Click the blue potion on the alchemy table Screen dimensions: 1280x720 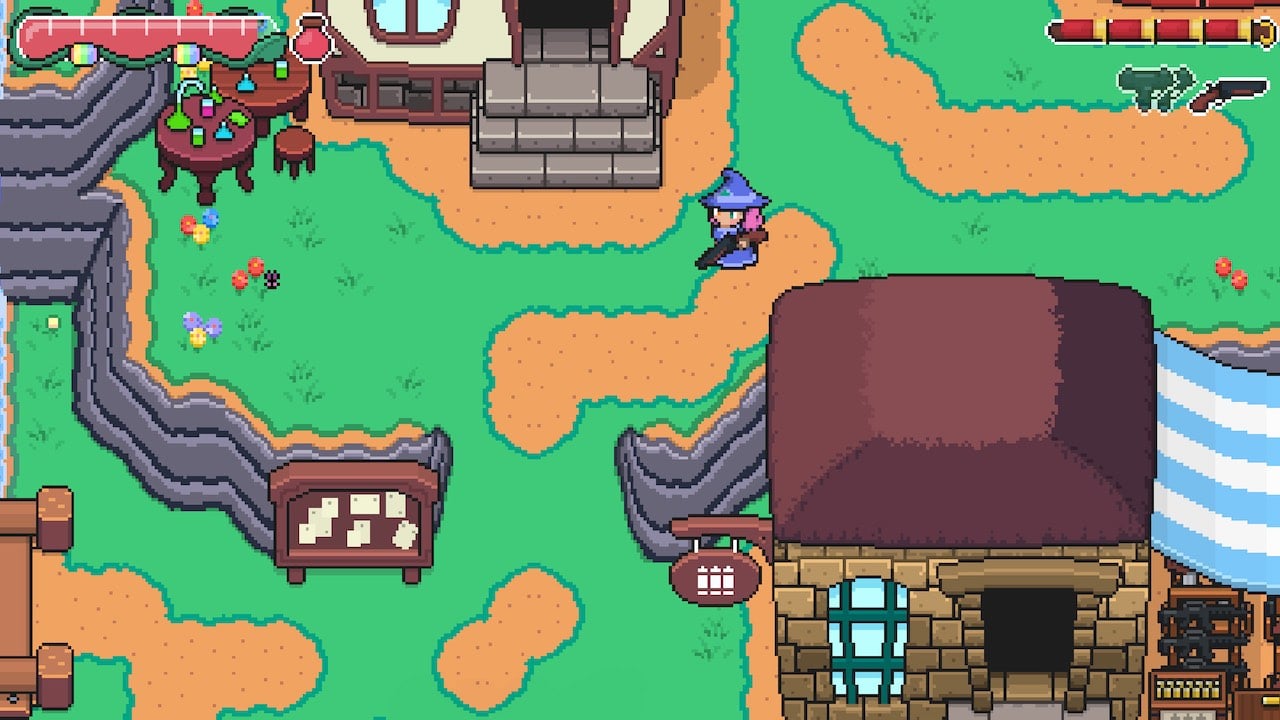pos(245,86)
